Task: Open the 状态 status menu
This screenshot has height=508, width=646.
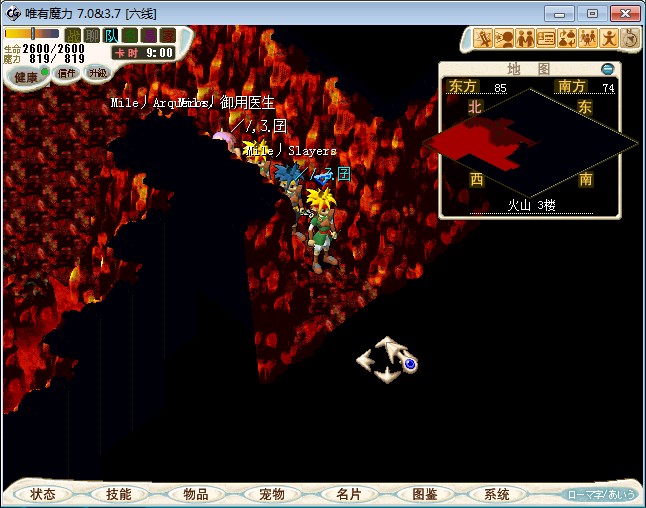Action: coord(43,494)
